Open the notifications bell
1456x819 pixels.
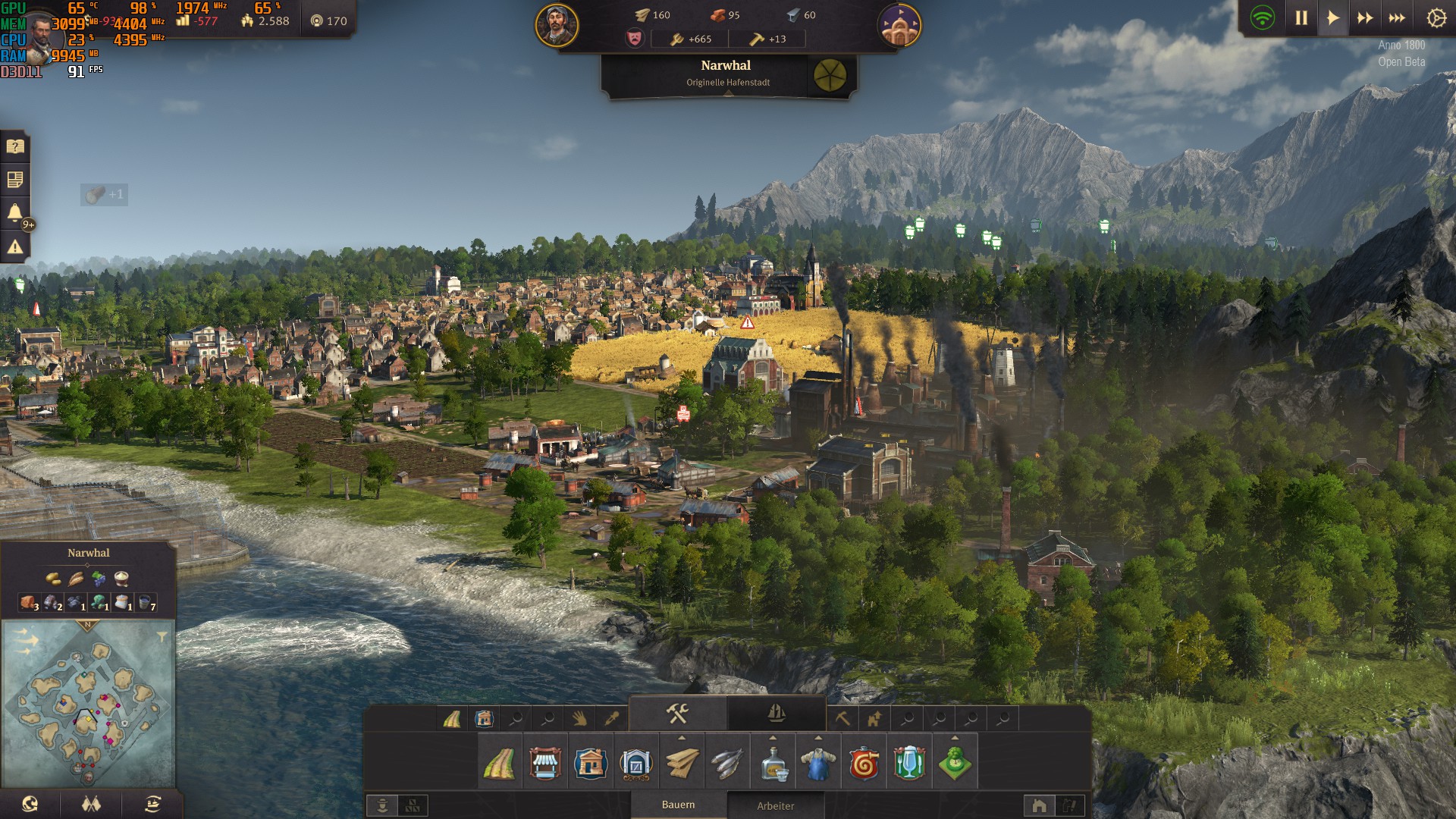[15, 212]
